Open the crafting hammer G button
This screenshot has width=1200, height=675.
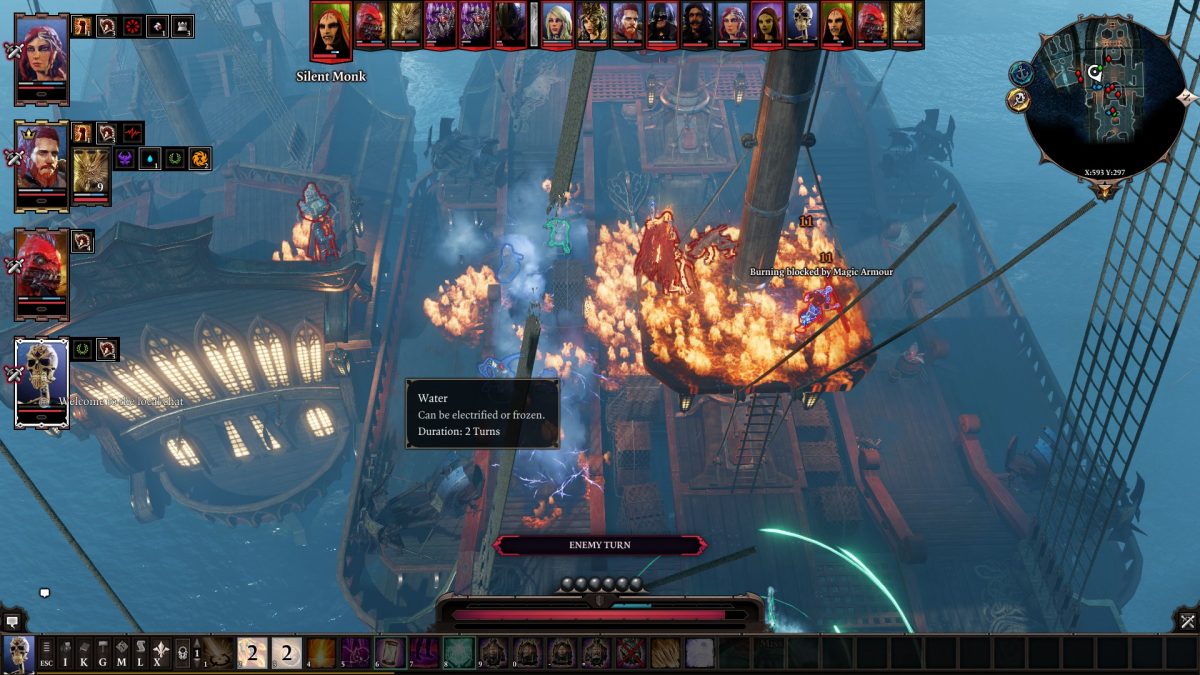click(x=103, y=653)
